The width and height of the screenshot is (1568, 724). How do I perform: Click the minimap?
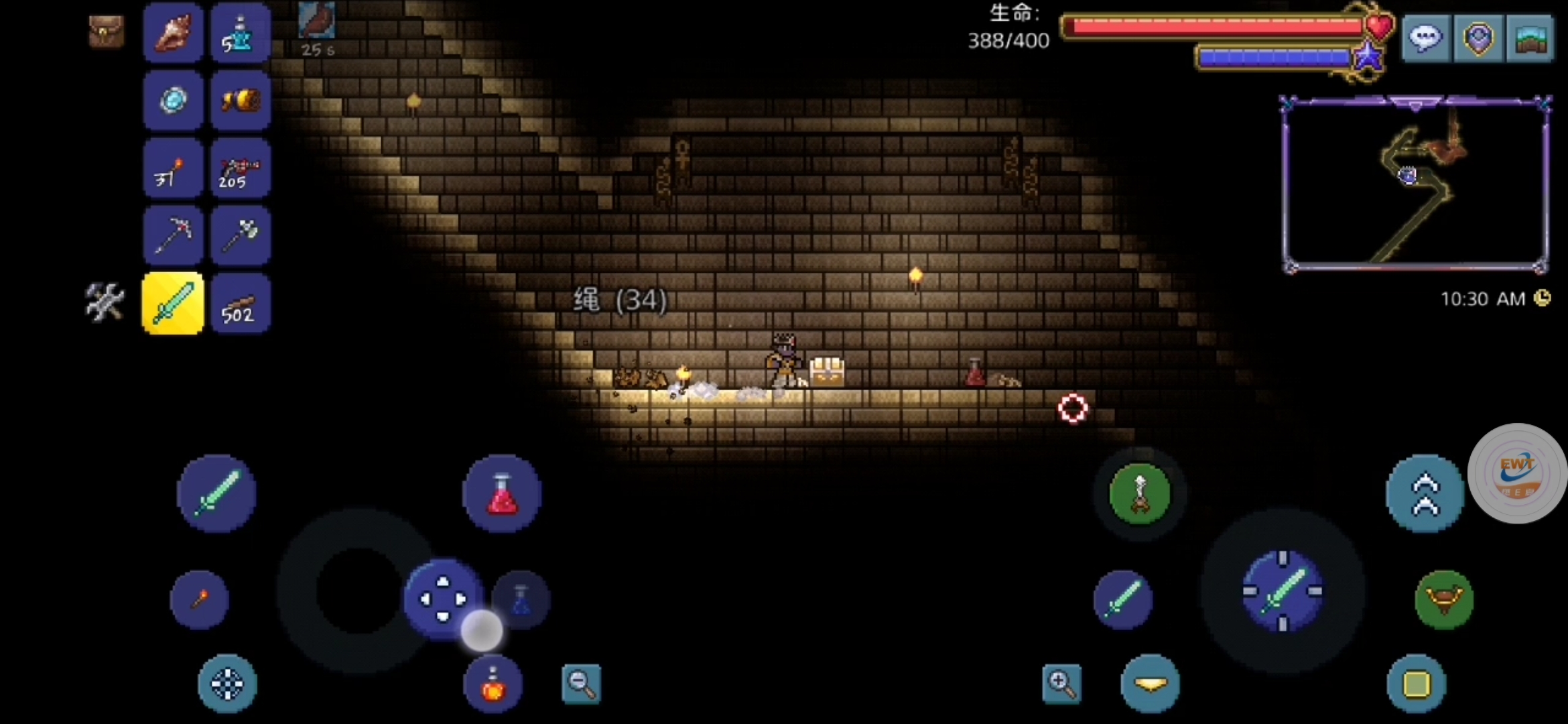(1415, 184)
